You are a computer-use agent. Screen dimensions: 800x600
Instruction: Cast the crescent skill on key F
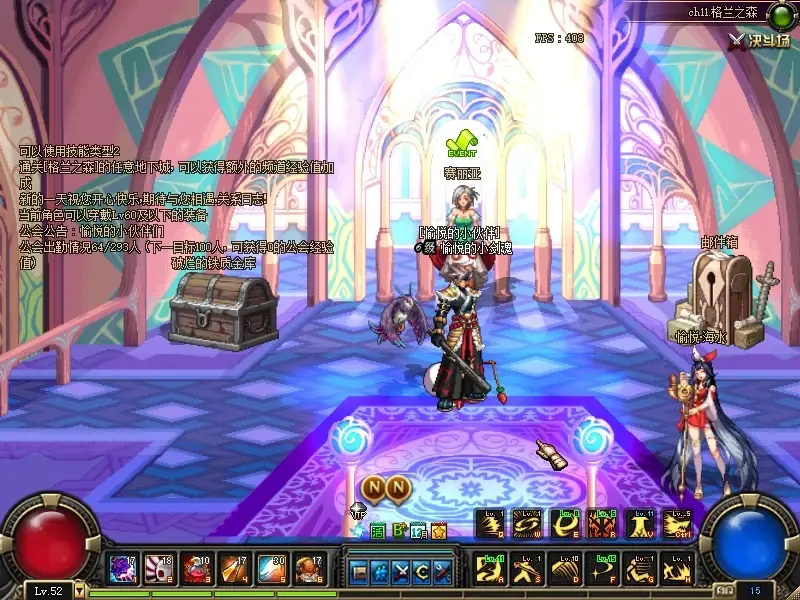pyautogui.click(x=602, y=570)
